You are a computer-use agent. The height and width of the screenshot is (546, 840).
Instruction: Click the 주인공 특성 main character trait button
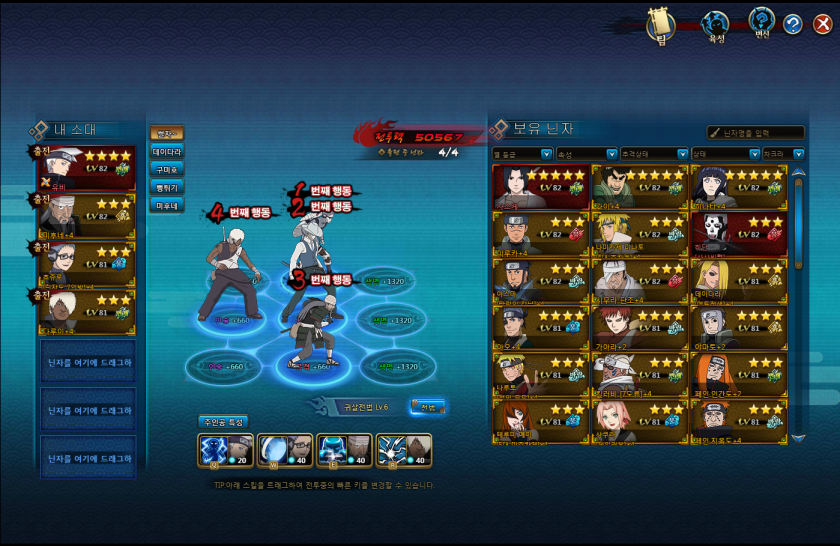(x=222, y=422)
